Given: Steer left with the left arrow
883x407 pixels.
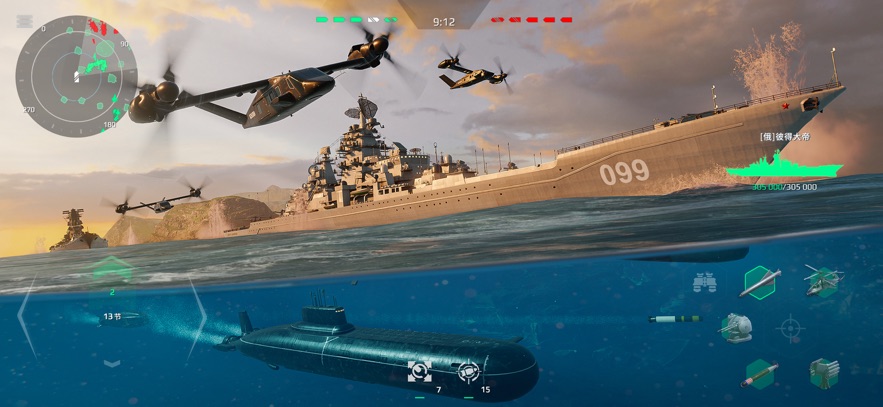Looking at the screenshot, I should click(27, 315).
